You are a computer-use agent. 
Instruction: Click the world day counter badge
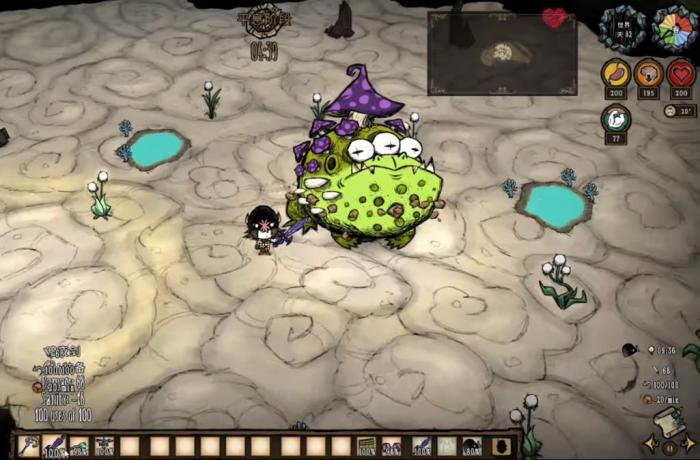point(622,28)
